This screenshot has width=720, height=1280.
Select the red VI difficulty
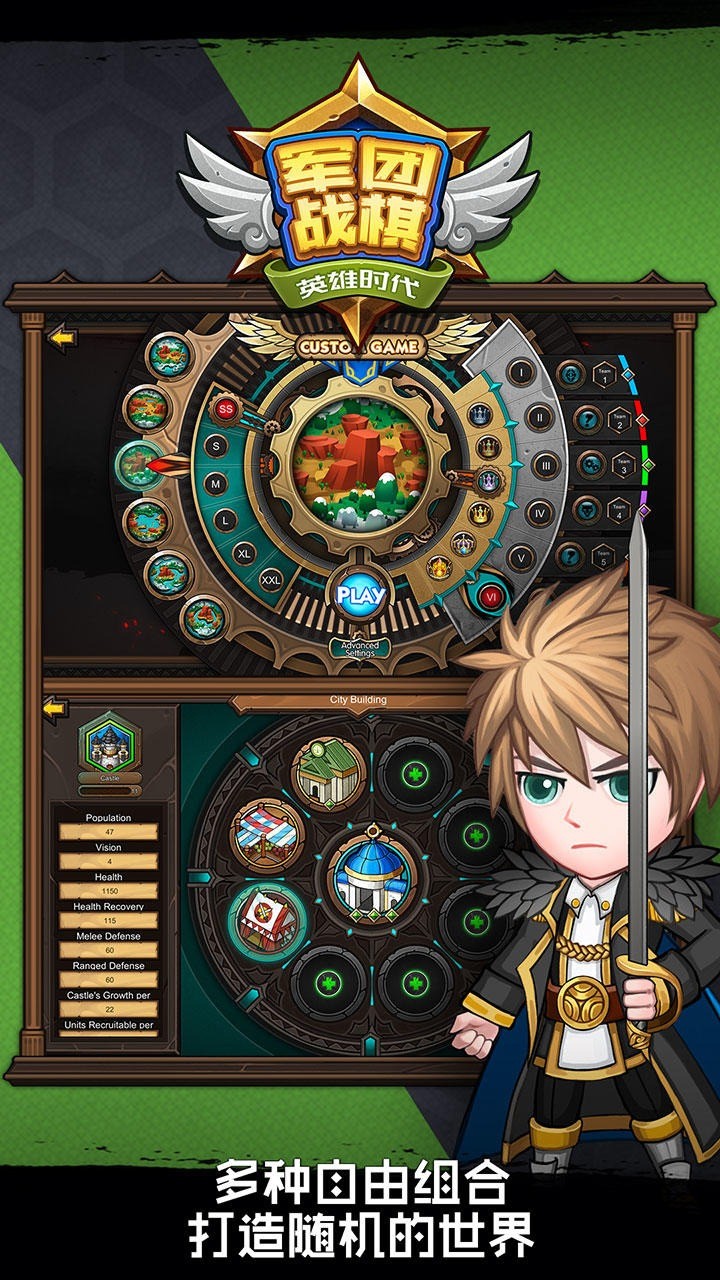coord(490,595)
